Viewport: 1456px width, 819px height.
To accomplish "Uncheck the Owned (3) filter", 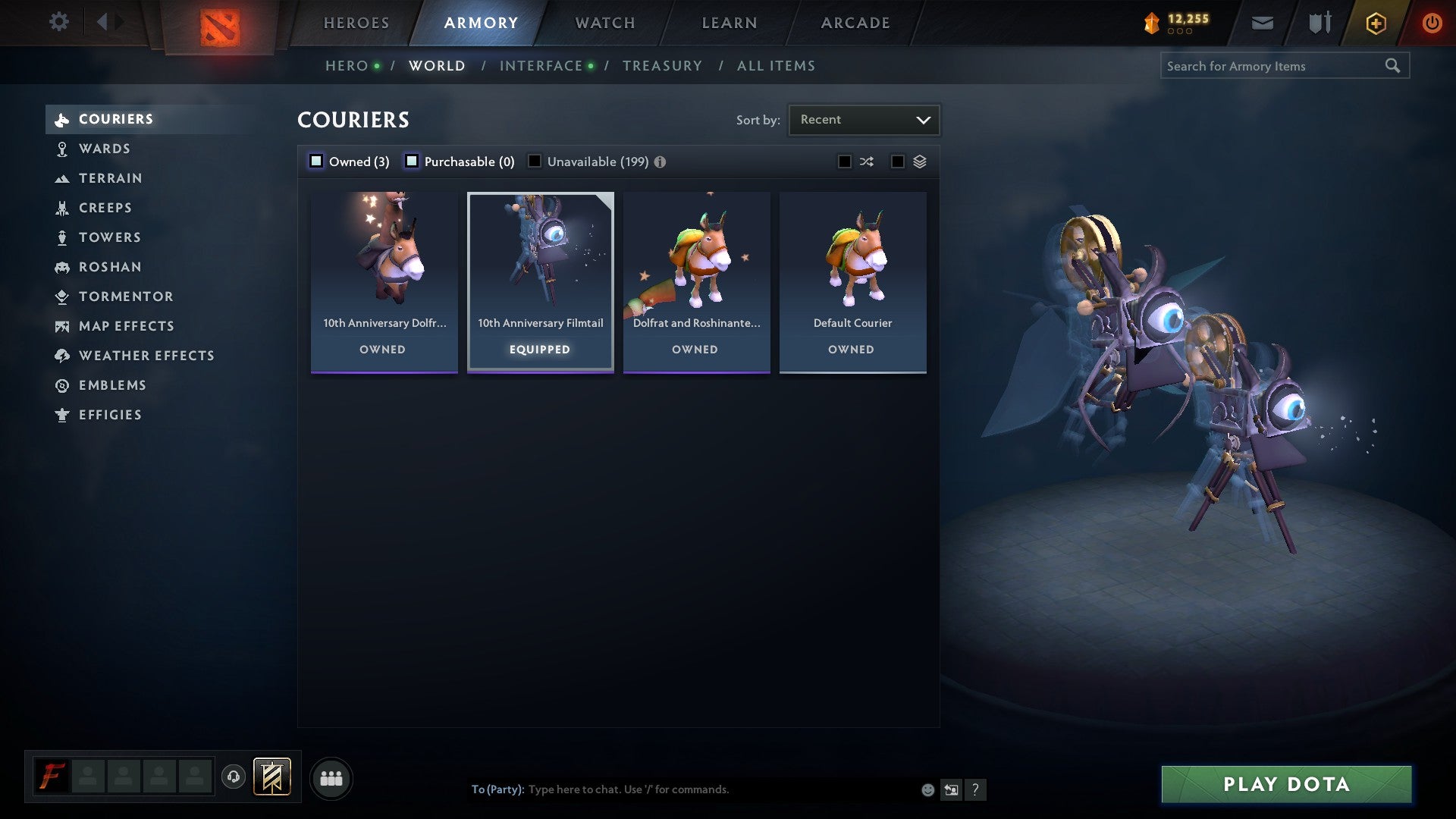I will coord(315,161).
